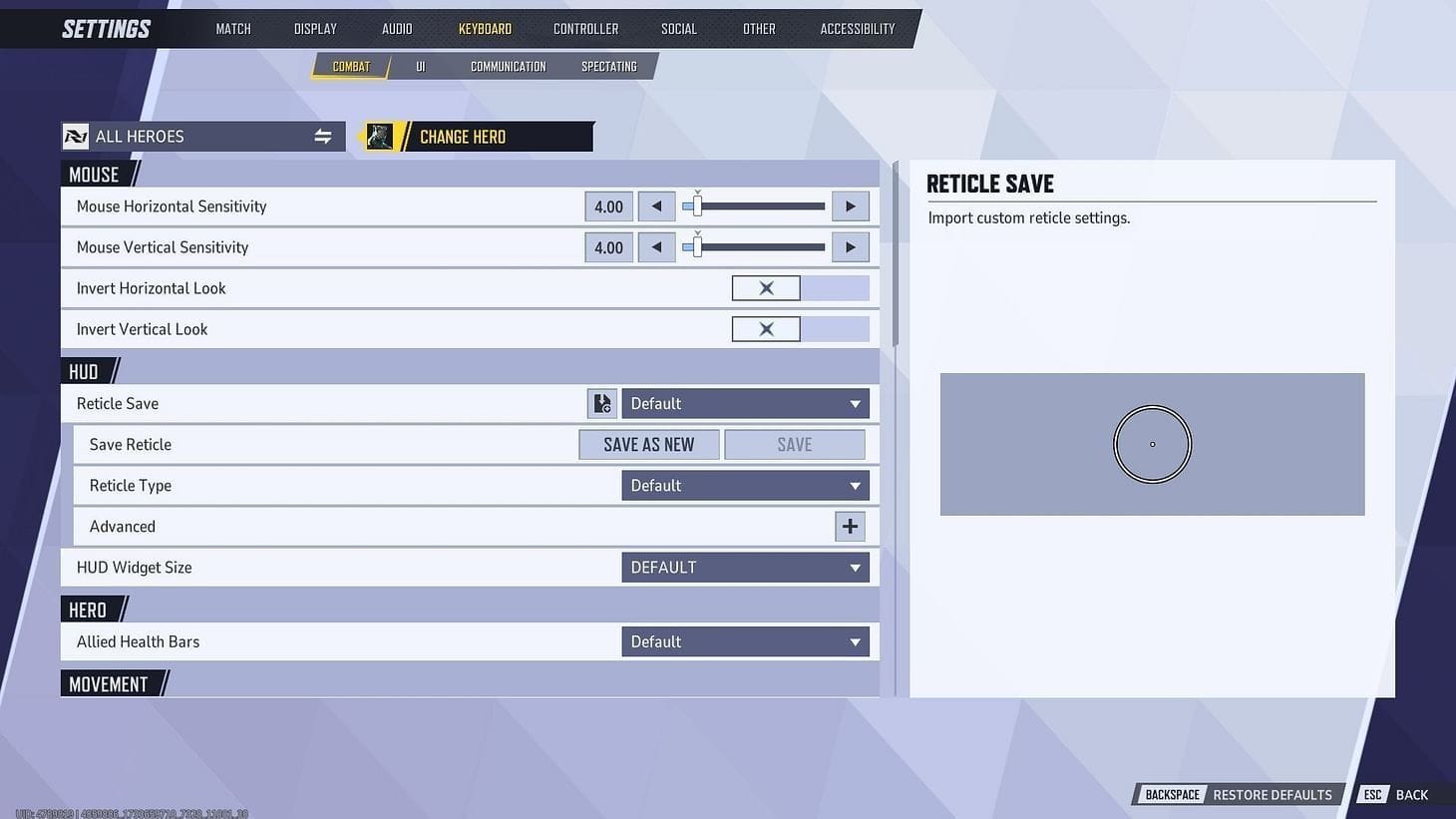Click the reticle preview panel
The width and height of the screenshot is (1456, 819).
tap(1152, 444)
